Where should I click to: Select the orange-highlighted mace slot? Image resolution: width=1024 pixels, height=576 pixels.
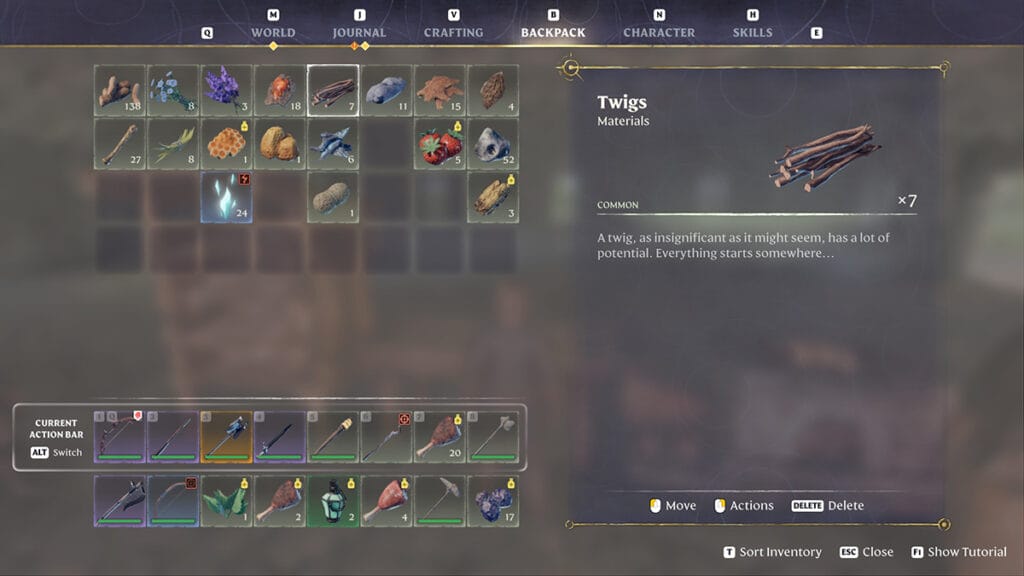(x=225, y=437)
